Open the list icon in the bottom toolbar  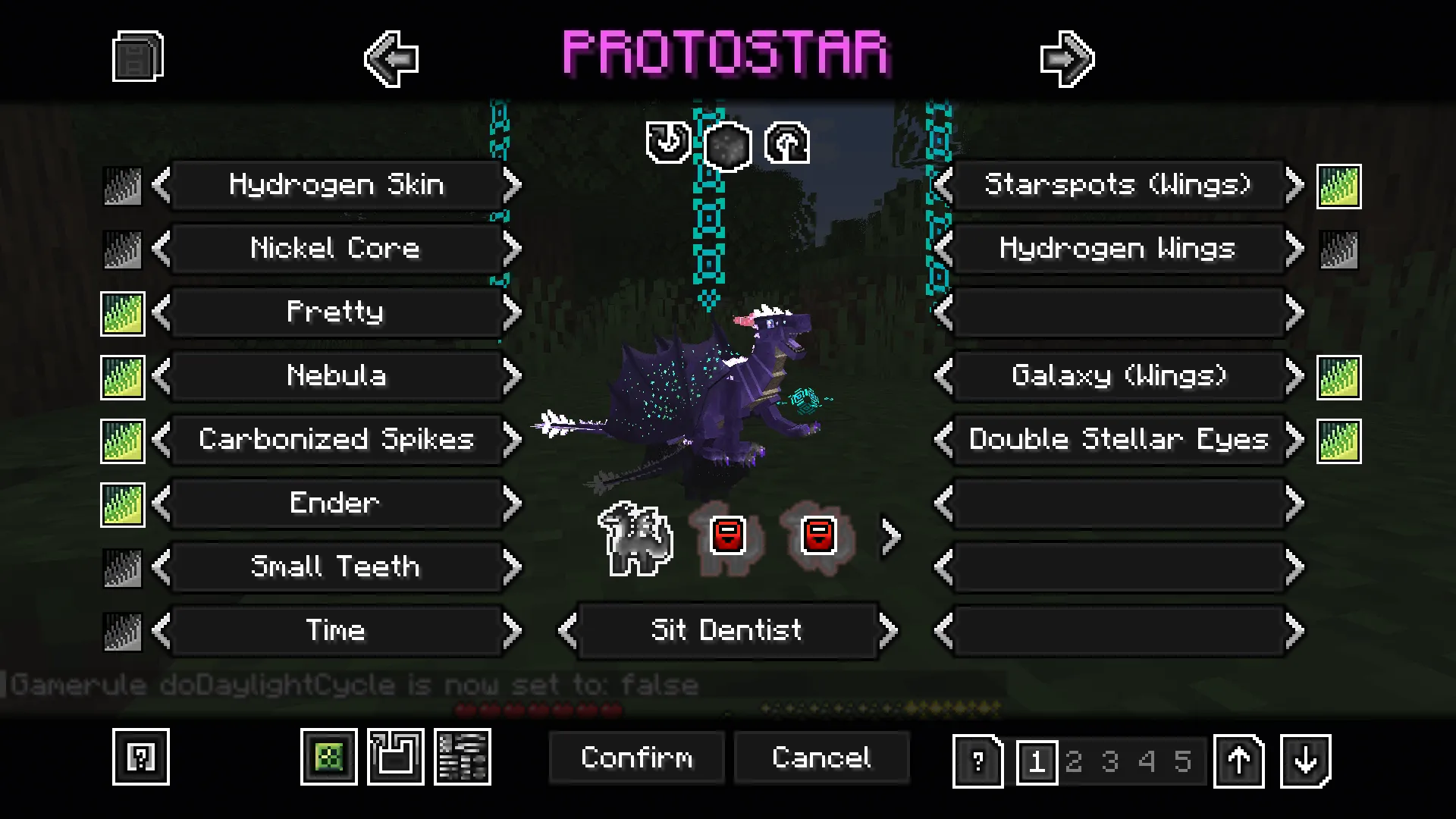pos(463,757)
